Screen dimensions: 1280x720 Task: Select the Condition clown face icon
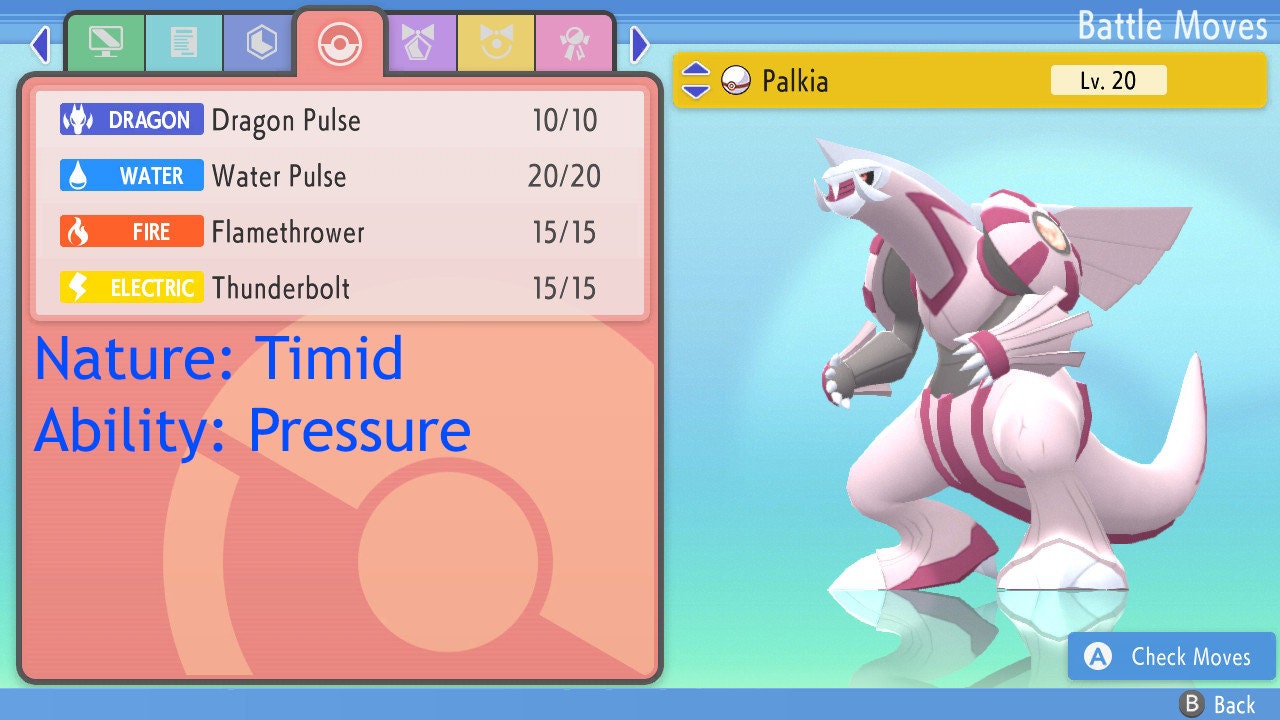(x=497, y=43)
